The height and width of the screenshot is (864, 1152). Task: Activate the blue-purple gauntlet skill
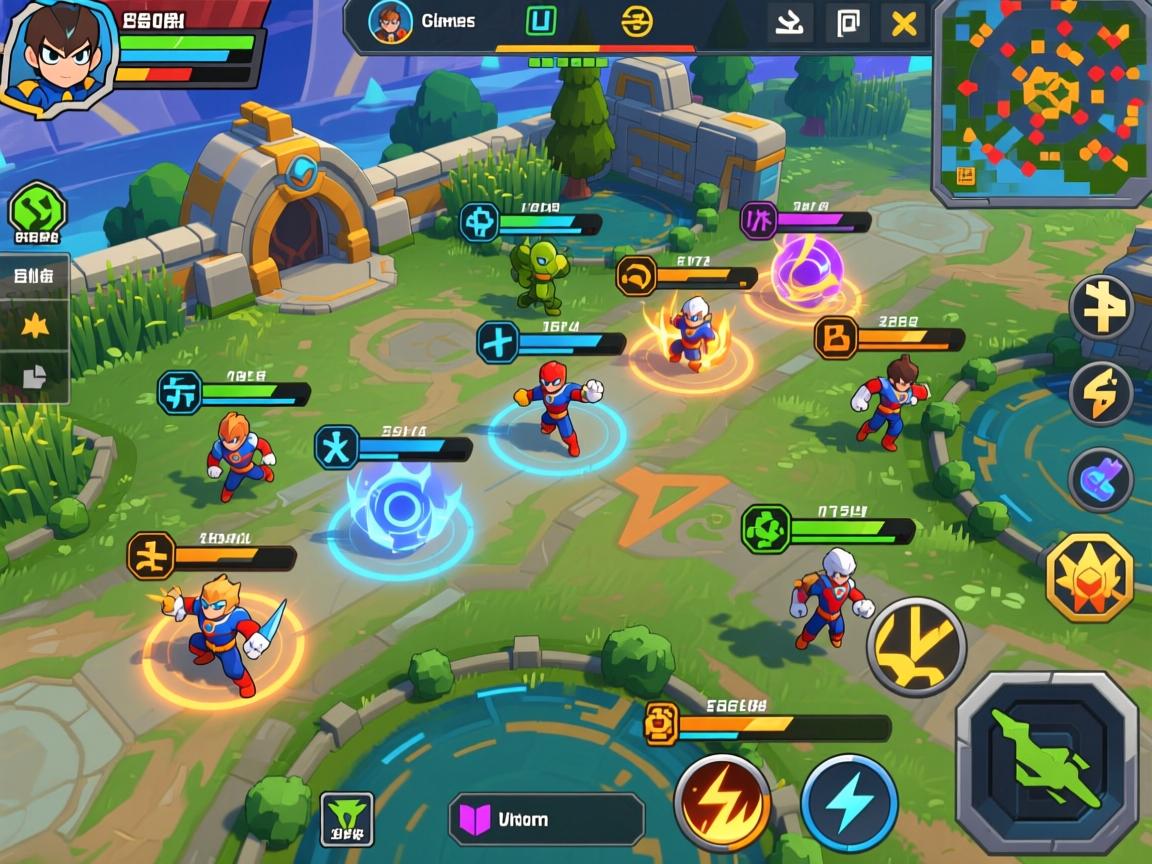pyautogui.click(x=1101, y=480)
